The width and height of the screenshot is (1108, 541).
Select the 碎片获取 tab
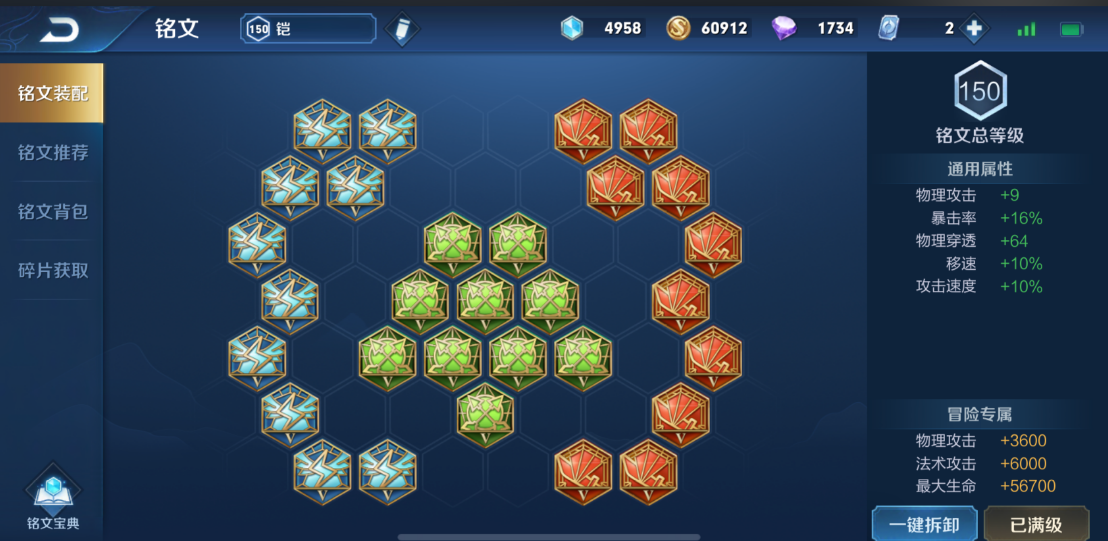pyautogui.click(x=52, y=271)
